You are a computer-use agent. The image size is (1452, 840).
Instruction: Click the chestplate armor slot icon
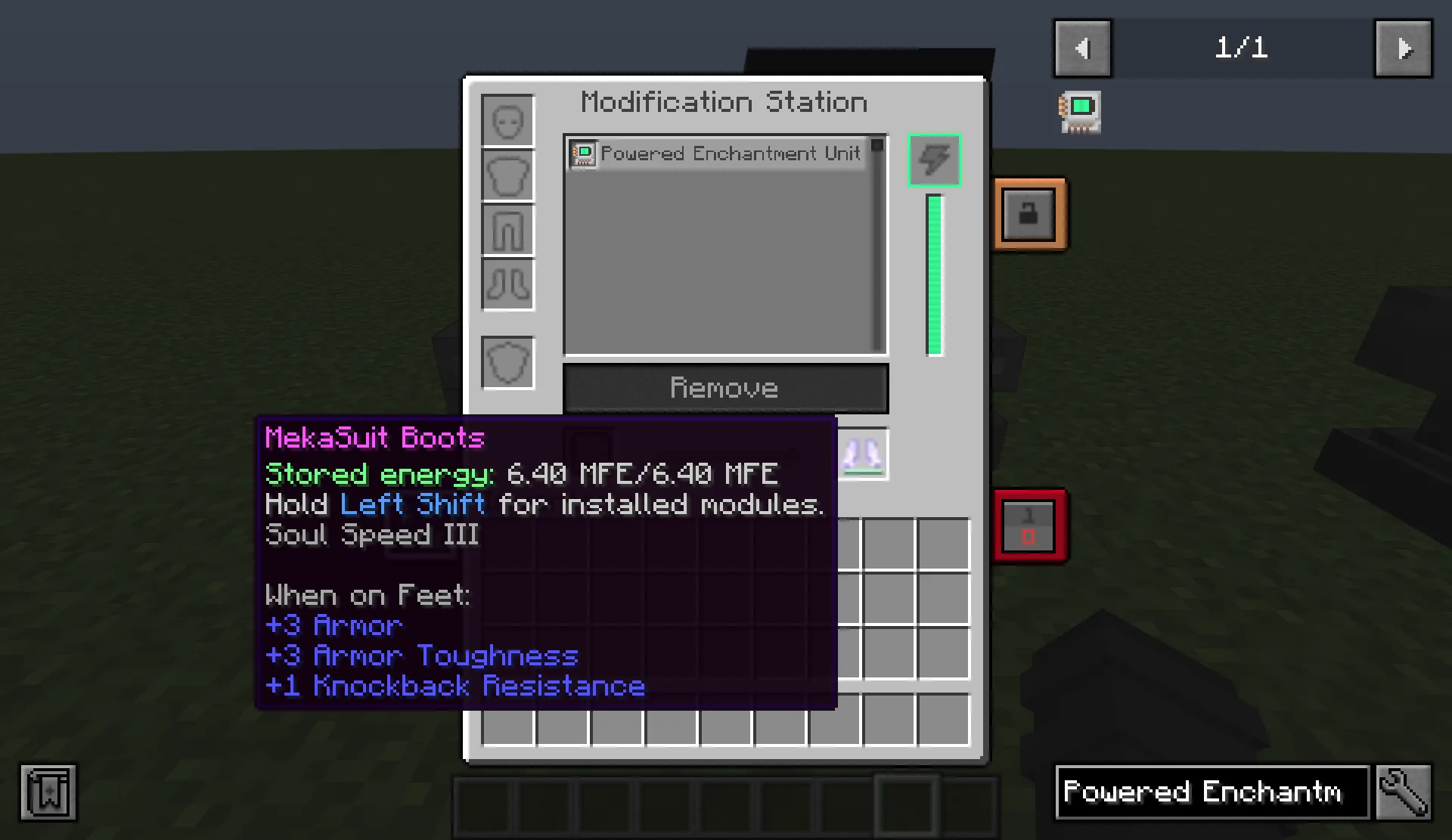(x=507, y=175)
